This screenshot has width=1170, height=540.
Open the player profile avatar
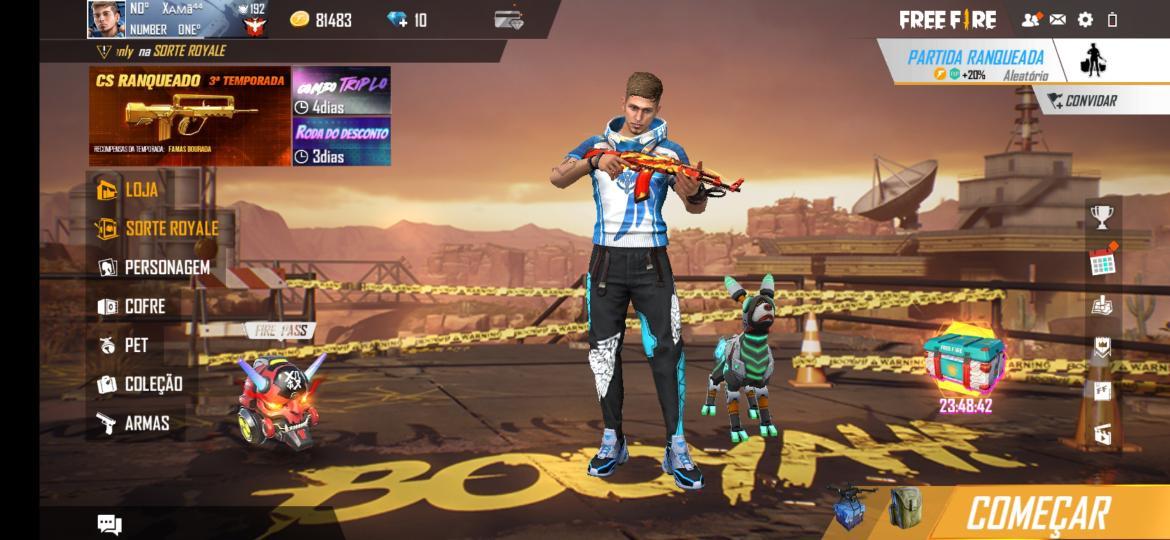[106, 19]
